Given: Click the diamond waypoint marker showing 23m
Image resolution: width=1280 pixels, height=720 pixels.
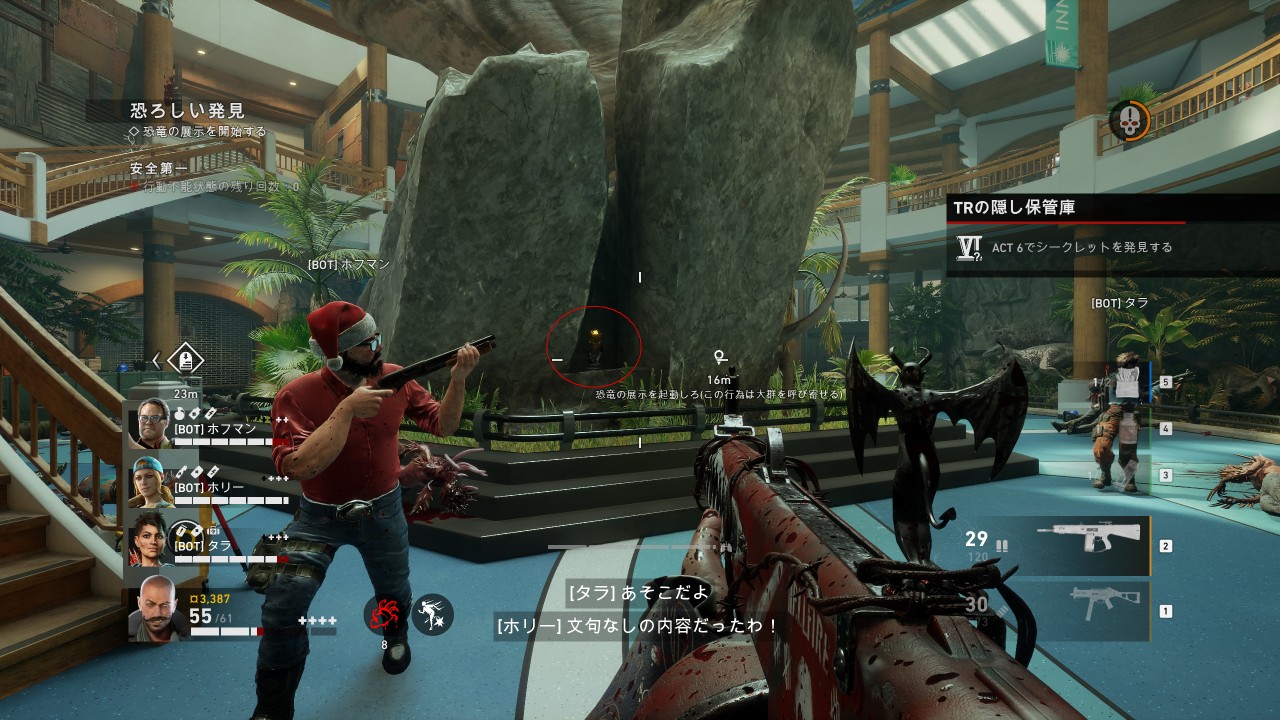Looking at the screenshot, I should [186, 360].
